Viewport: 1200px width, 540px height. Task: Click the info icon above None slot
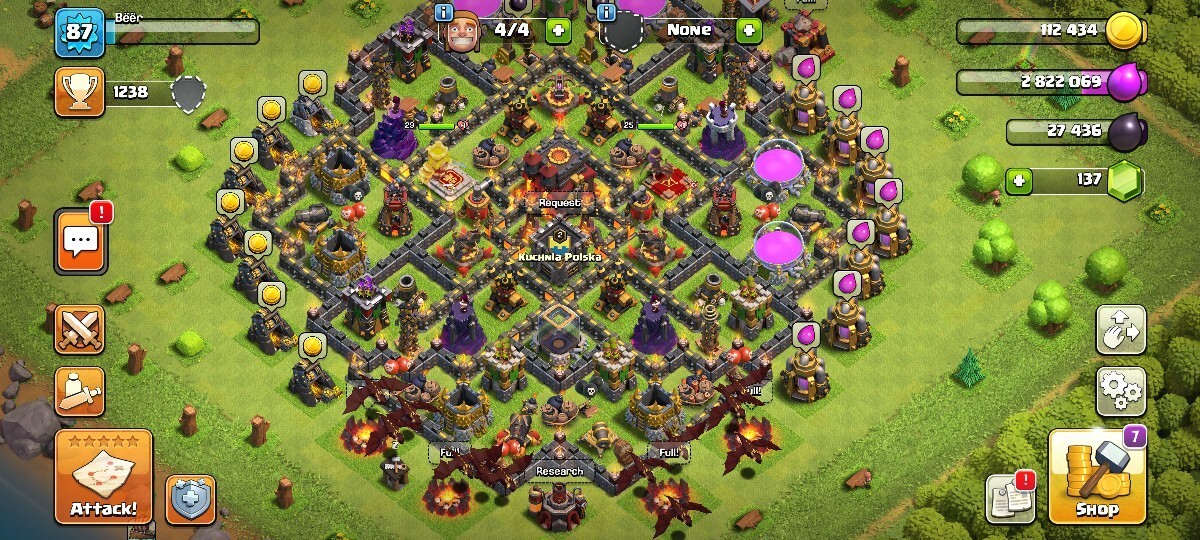tap(606, 12)
